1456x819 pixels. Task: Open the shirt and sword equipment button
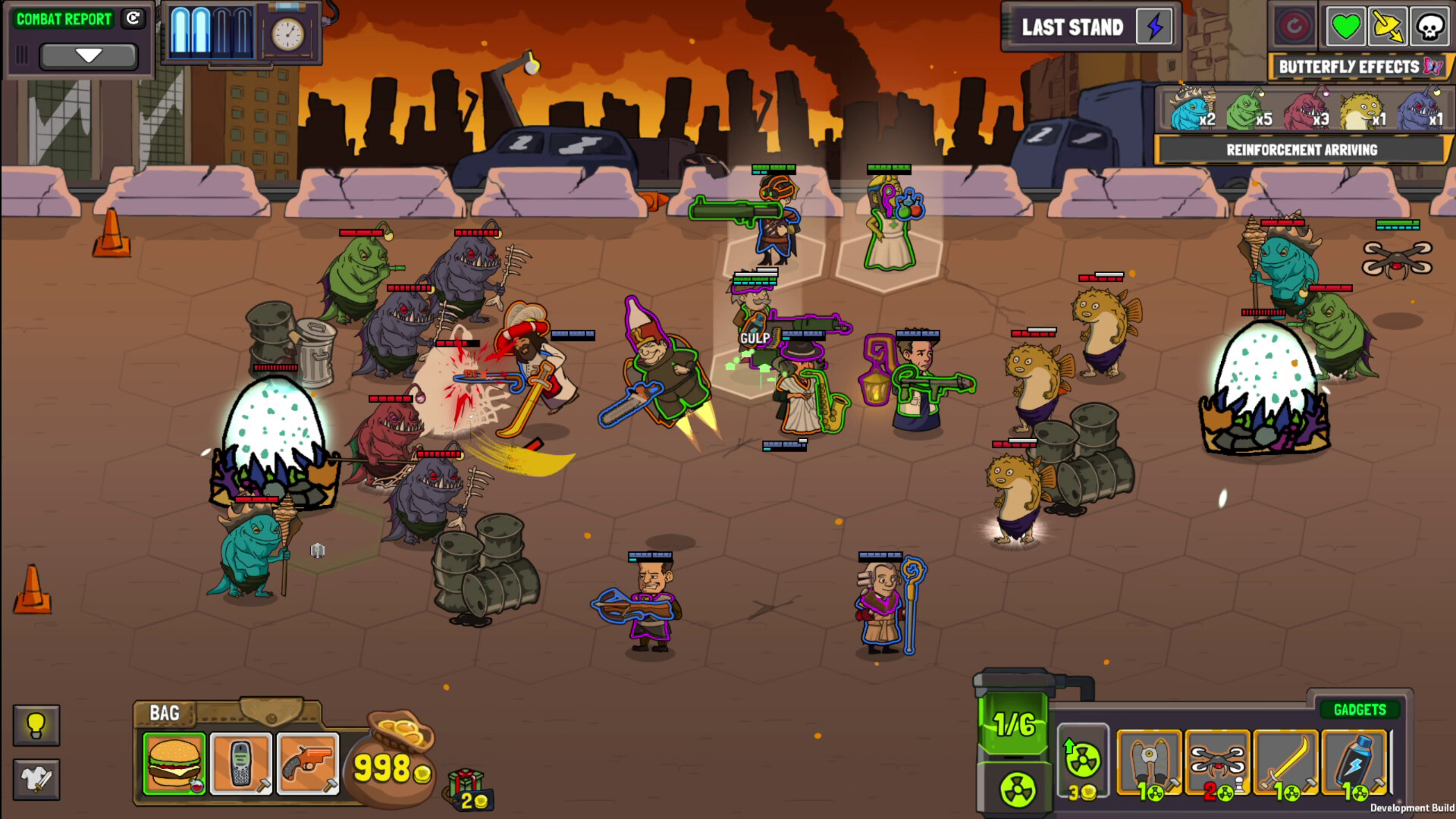point(36,779)
